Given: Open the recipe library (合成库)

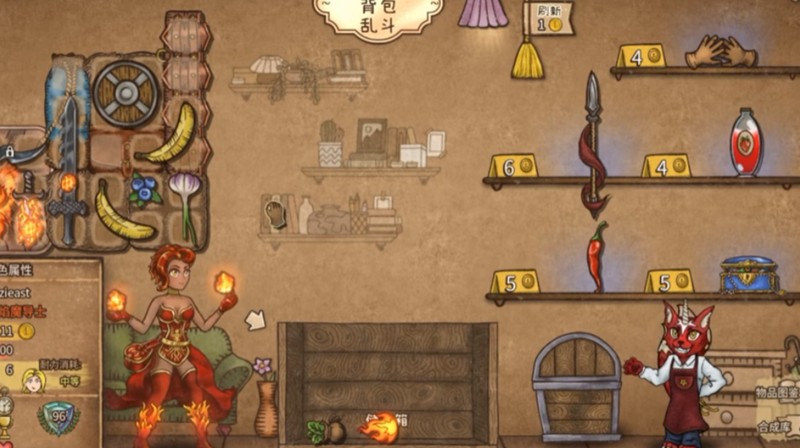Looking at the screenshot, I should point(777,426).
